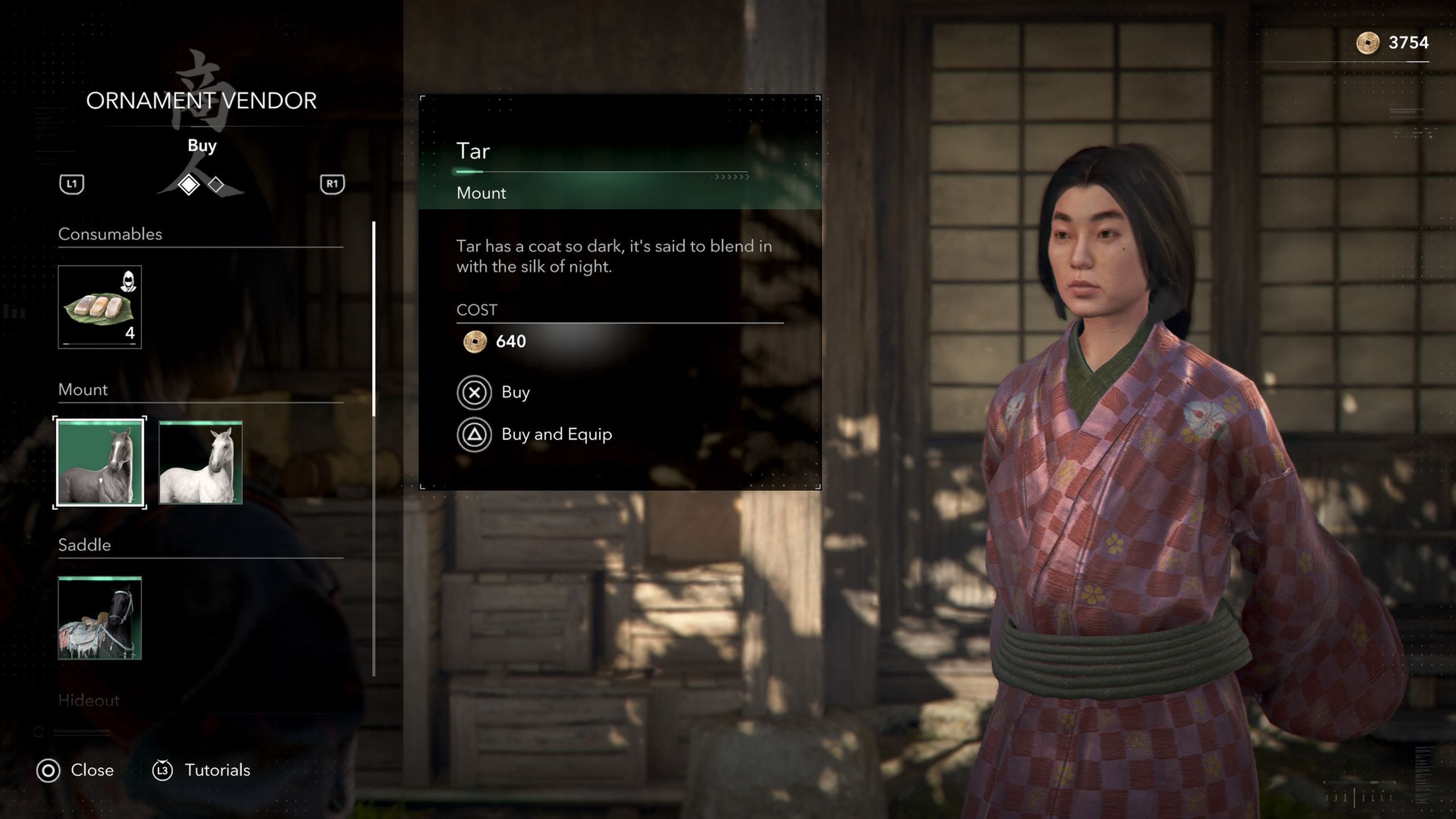Image resolution: width=1456 pixels, height=819 pixels.
Task: Click the vendor list scrollbar
Action: tap(374, 318)
